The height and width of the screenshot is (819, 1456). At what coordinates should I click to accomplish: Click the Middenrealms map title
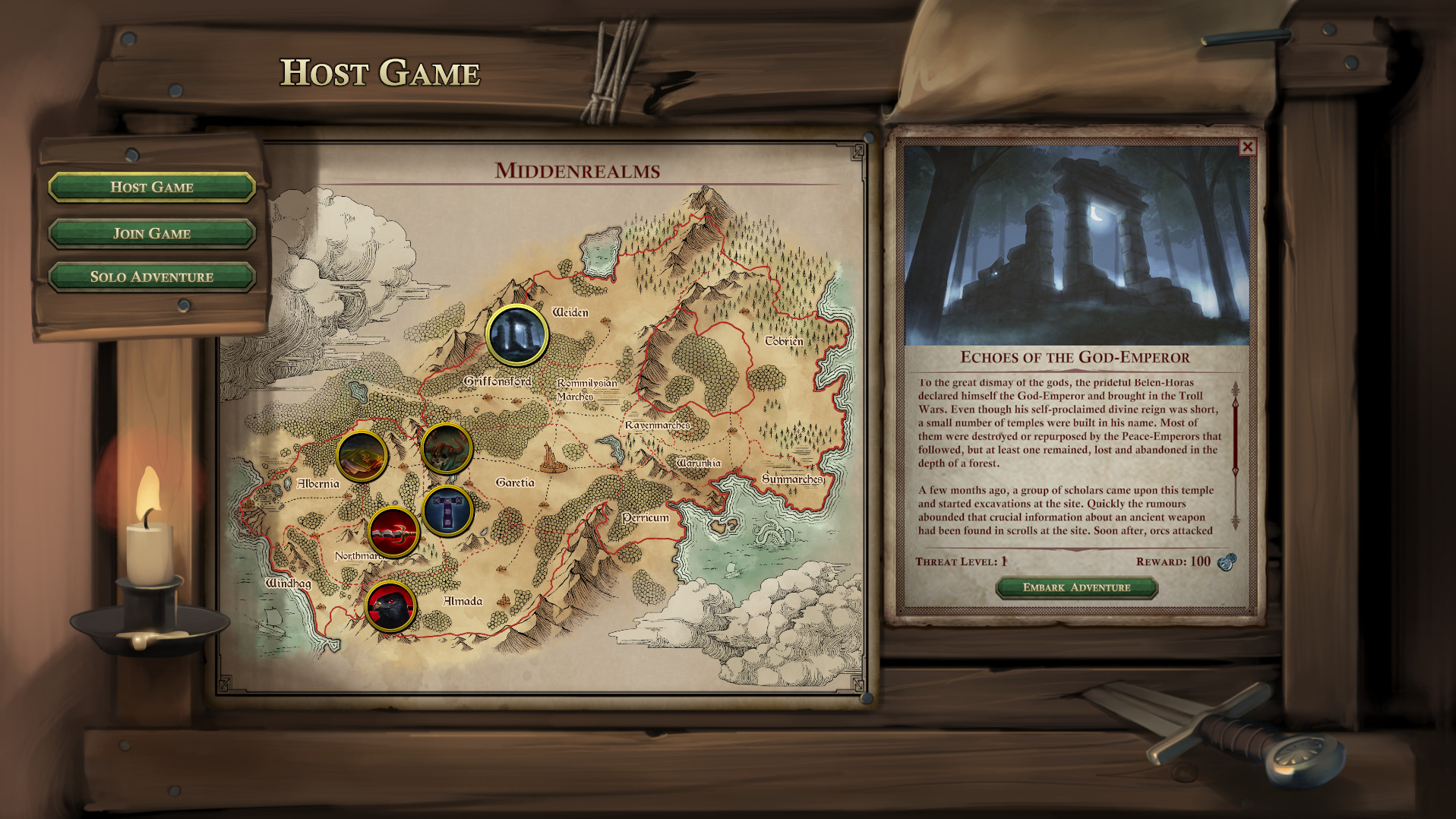tap(579, 172)
